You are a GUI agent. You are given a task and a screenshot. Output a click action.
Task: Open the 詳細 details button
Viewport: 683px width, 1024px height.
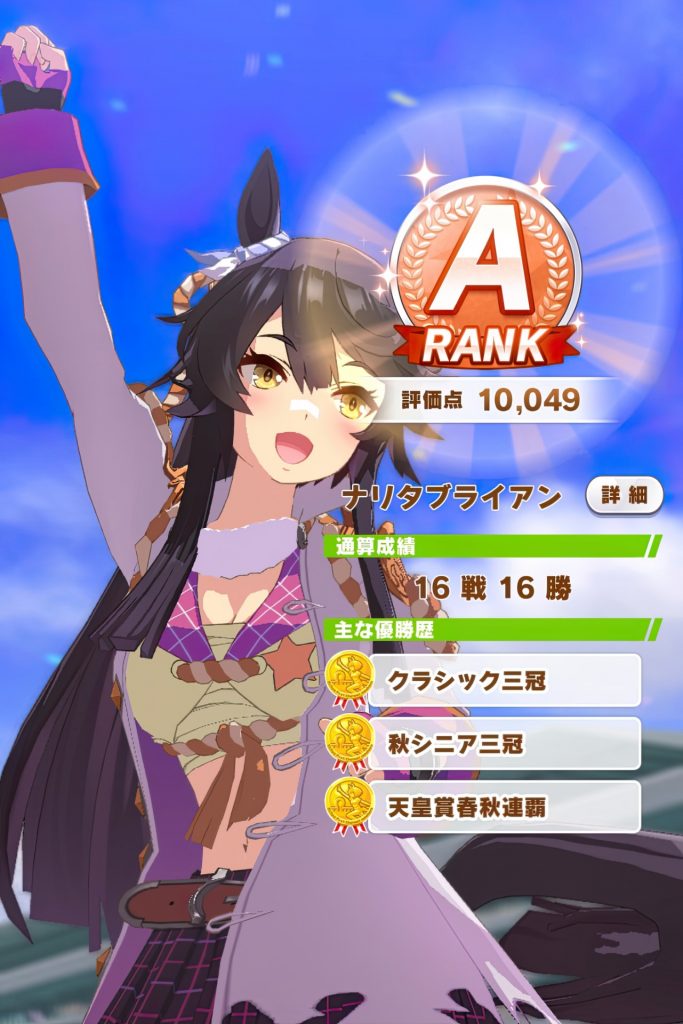[624, 496]
